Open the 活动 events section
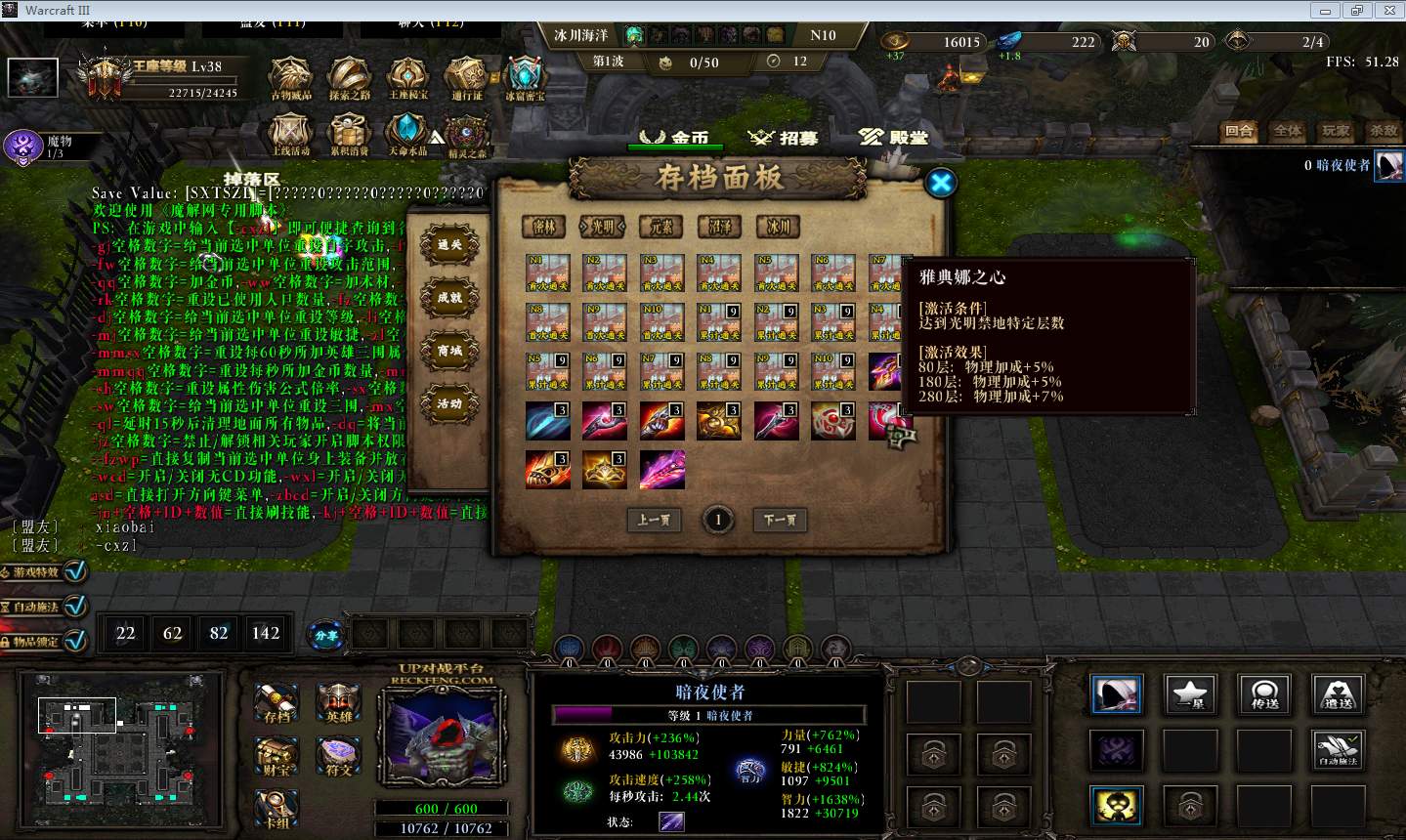The height and width of the screenshot is (840, 1406). 449,403
